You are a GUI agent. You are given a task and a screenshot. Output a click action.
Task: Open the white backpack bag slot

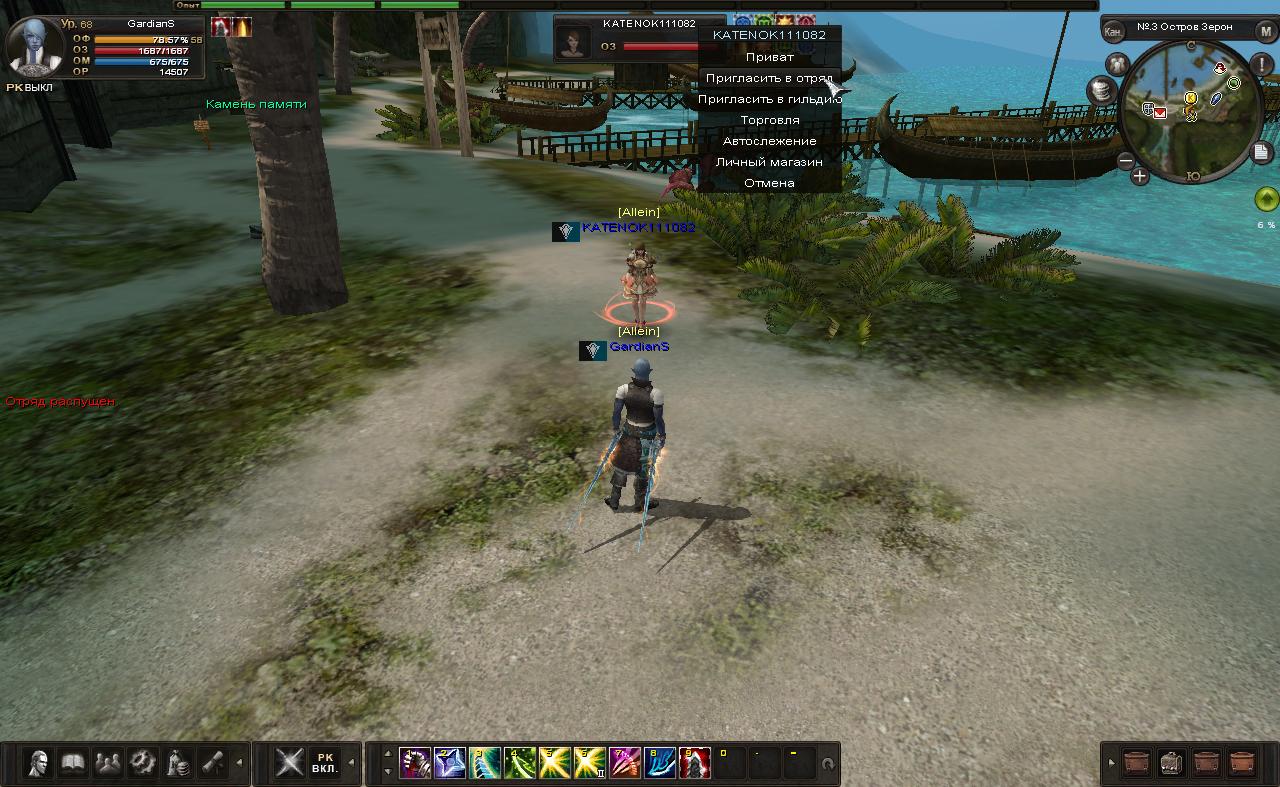(x=1173, y=763)
